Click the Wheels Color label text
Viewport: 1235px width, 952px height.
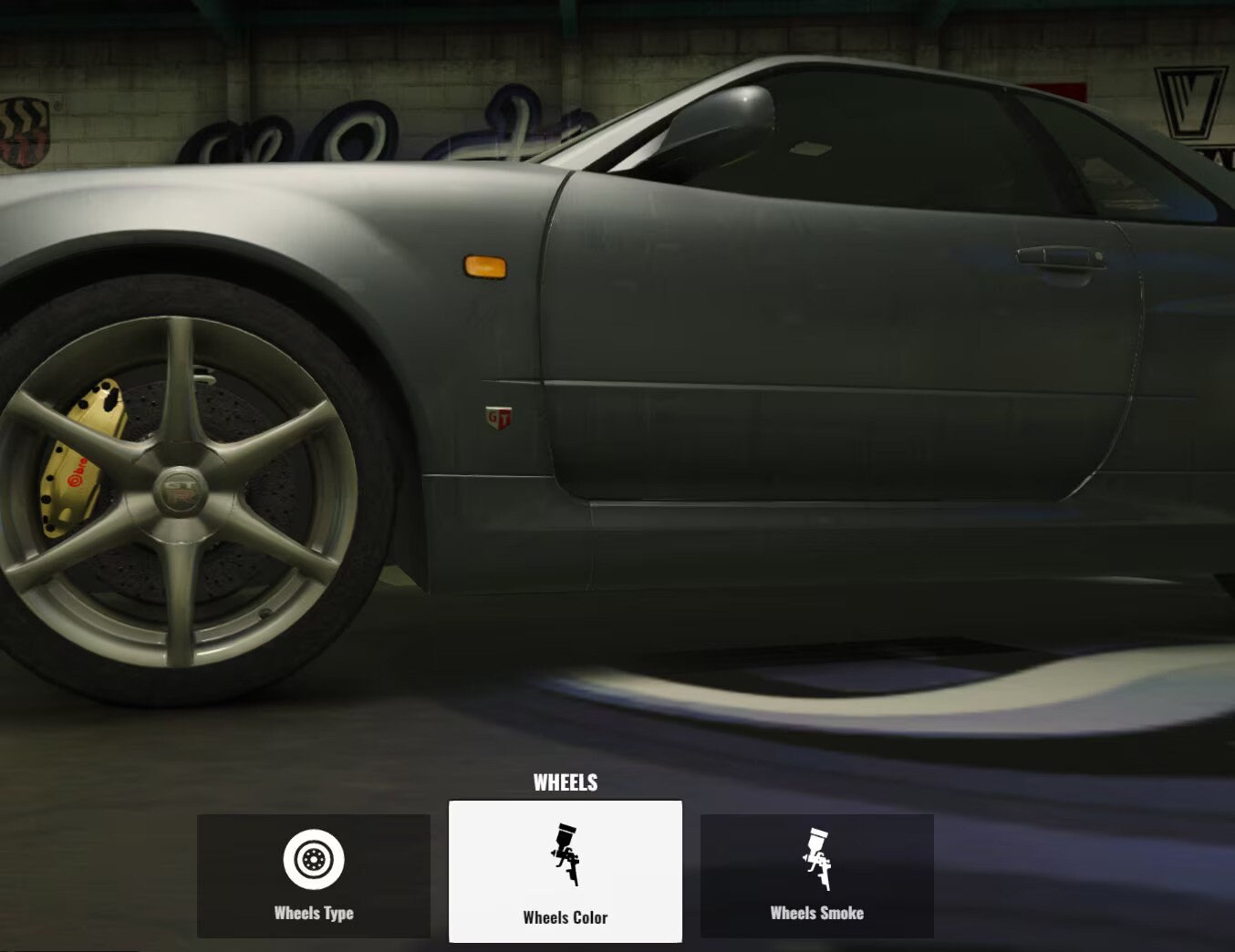(566, 918)
